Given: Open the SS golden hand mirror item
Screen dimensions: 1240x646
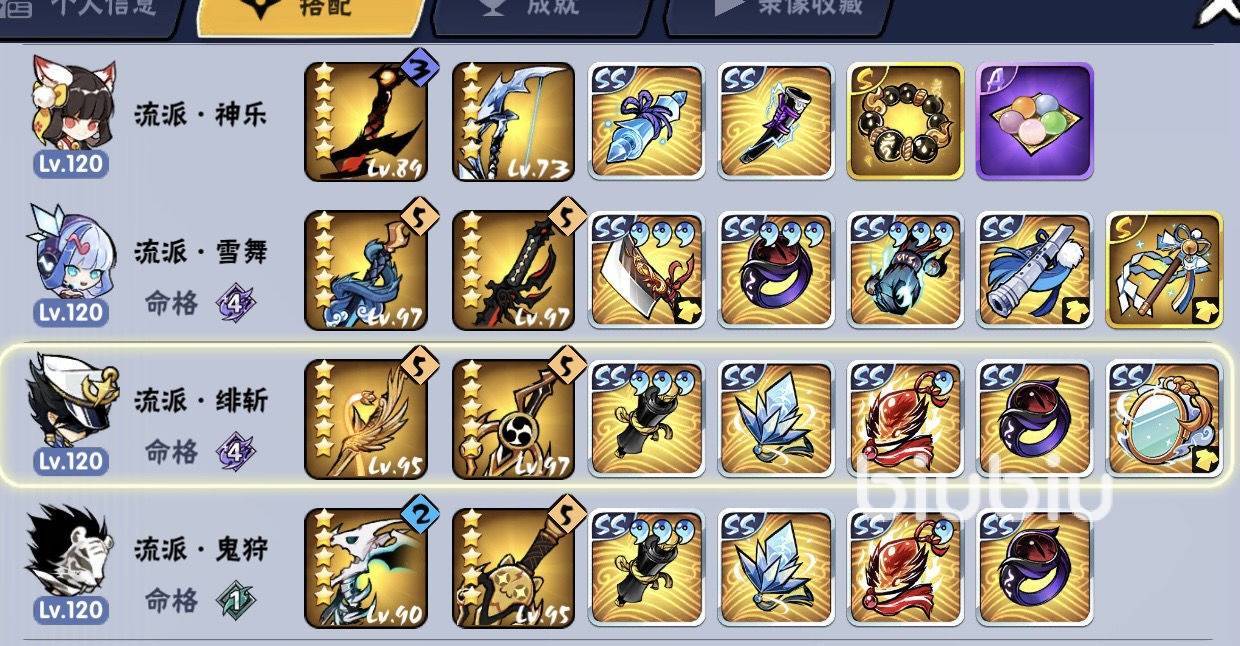Looking at the screenshot, I should 1164,418.
